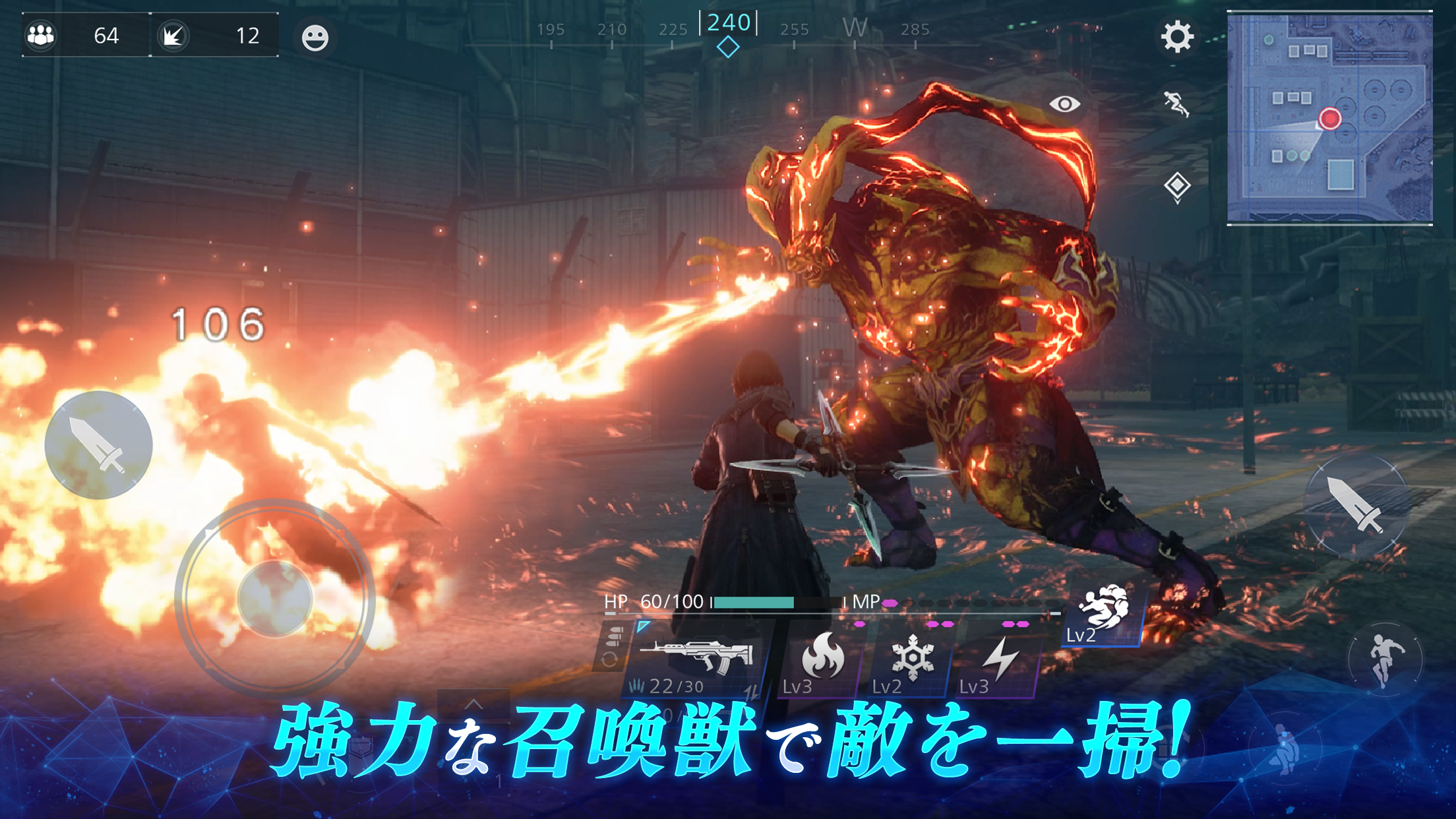The height and width of the screenshot is (819, 1456).
Task: Expand the upward chevron panel
Action: pyautogui.click(x=473, y=704)
